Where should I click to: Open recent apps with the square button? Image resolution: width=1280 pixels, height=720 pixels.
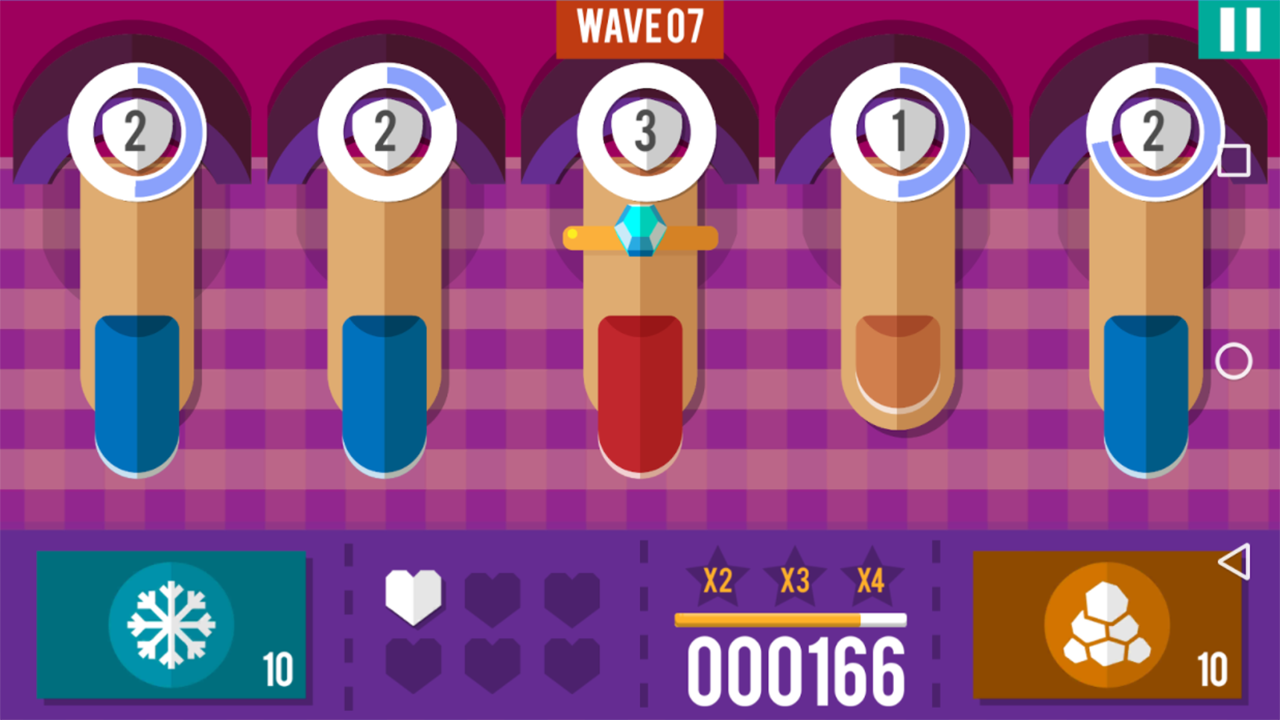(1234, 160)
